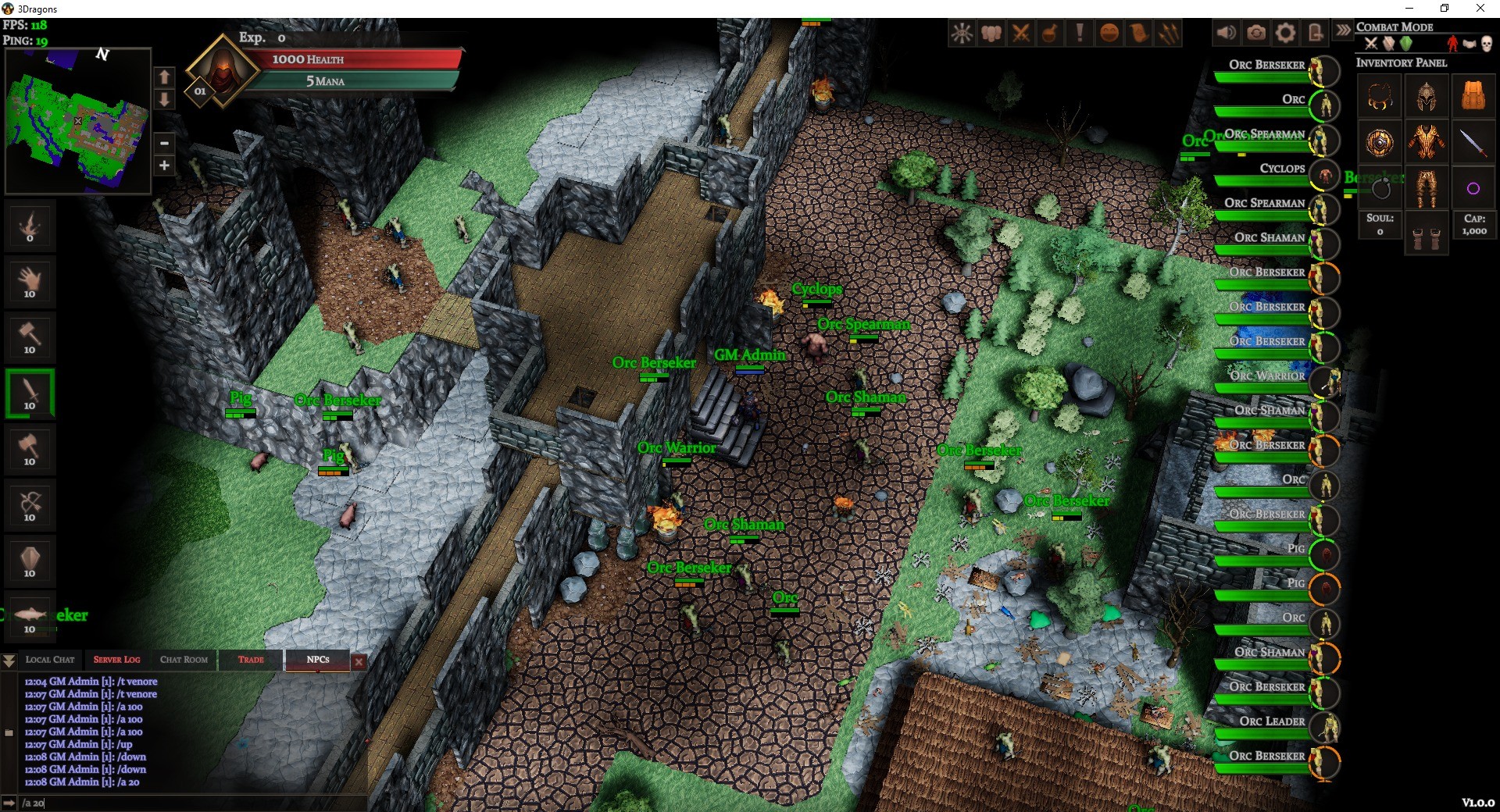1500x812 pixels.
Task: Enable the skull PvP mode toggle
Action: (1486, 45)
